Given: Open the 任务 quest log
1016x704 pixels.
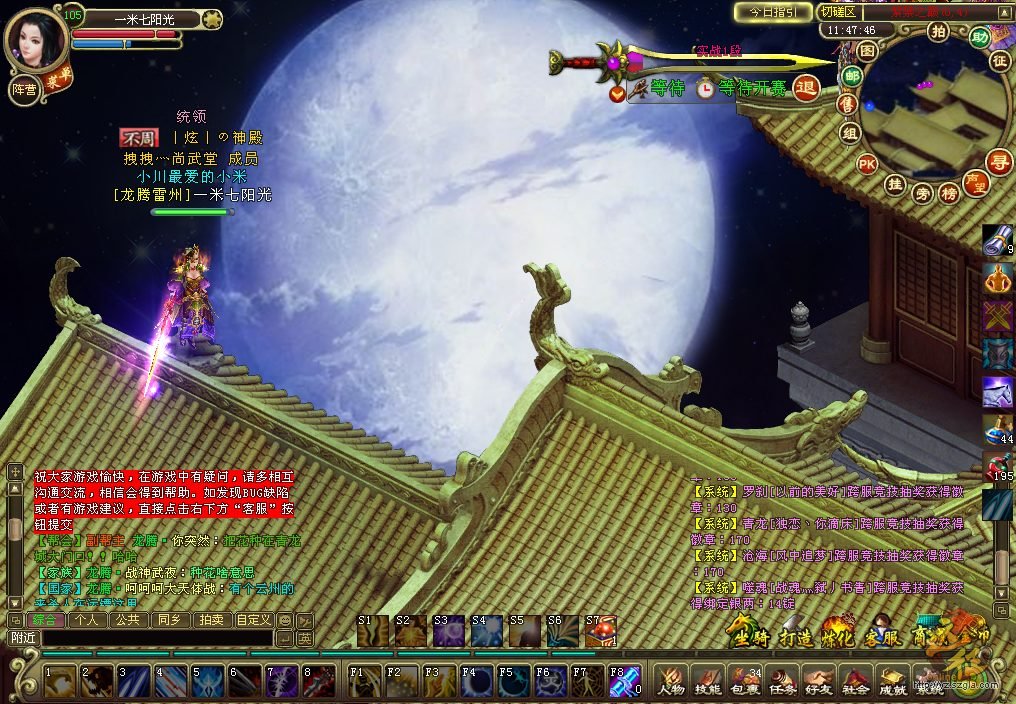Looking at the screenshot, I should tap(782, 681).
